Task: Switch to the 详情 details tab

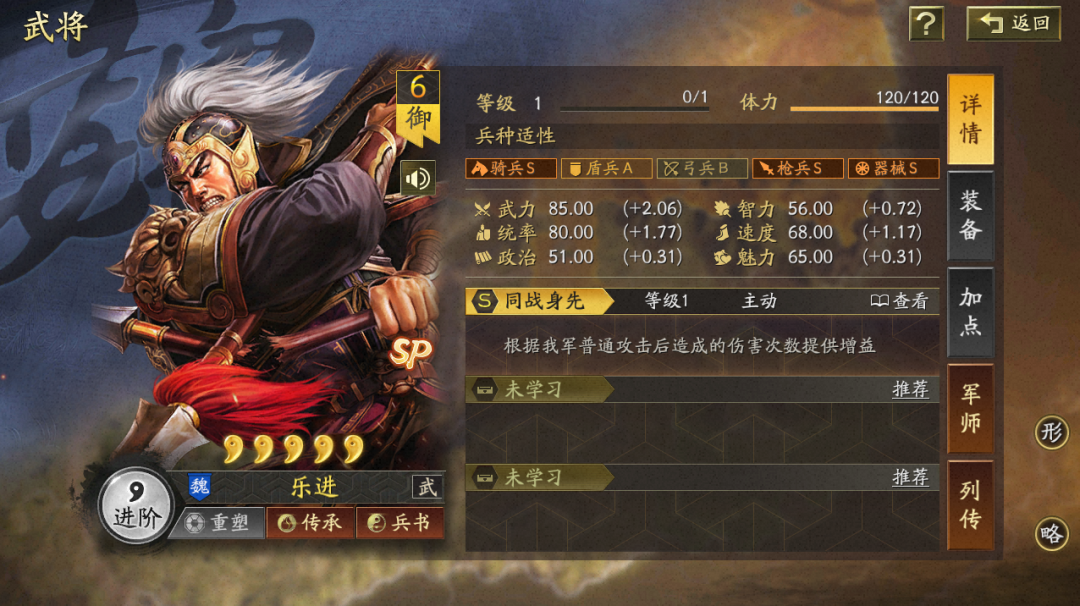Action: 970,119
